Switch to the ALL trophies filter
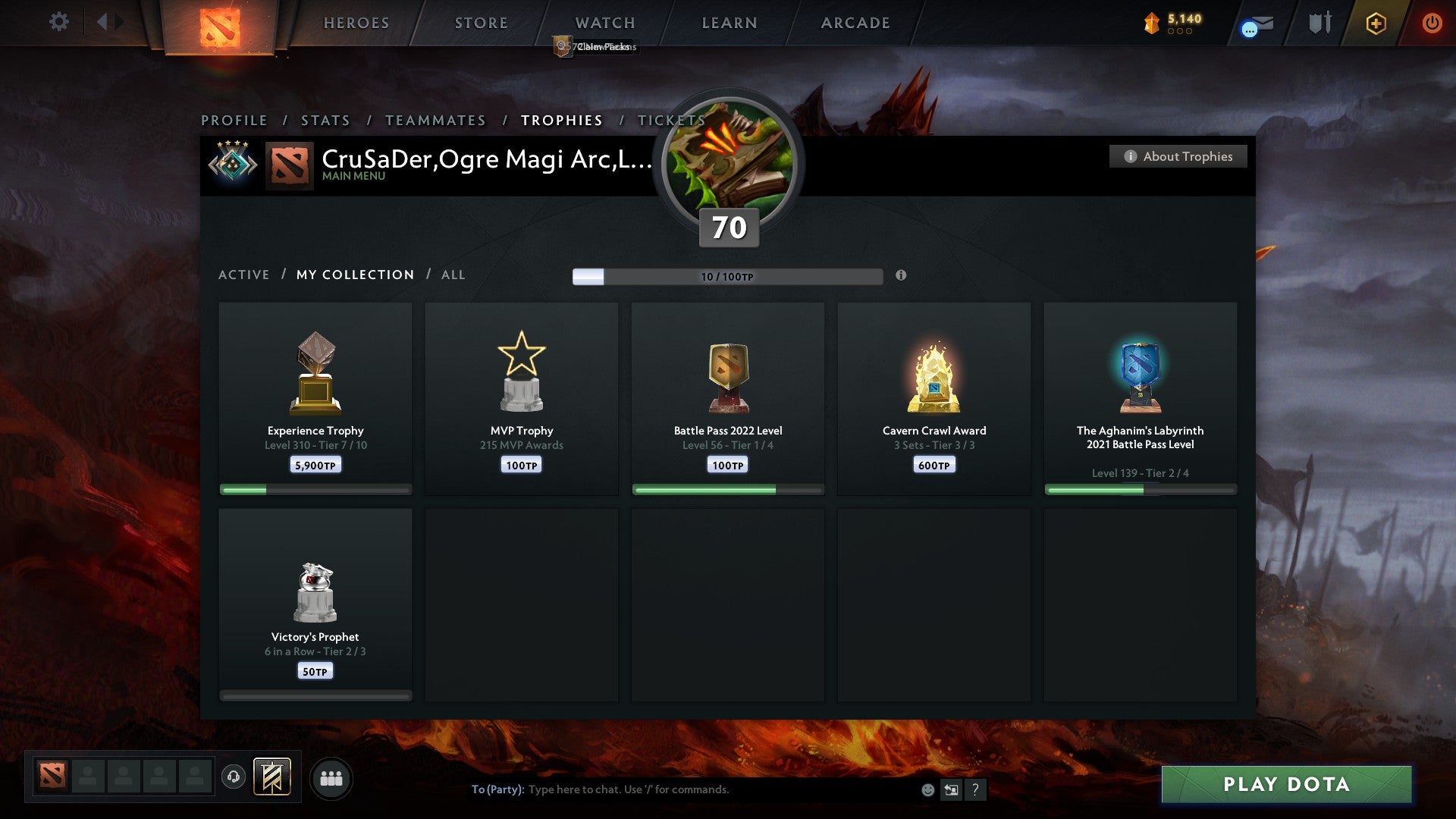Screen dimensions: 1456x819 pos(453,275)
